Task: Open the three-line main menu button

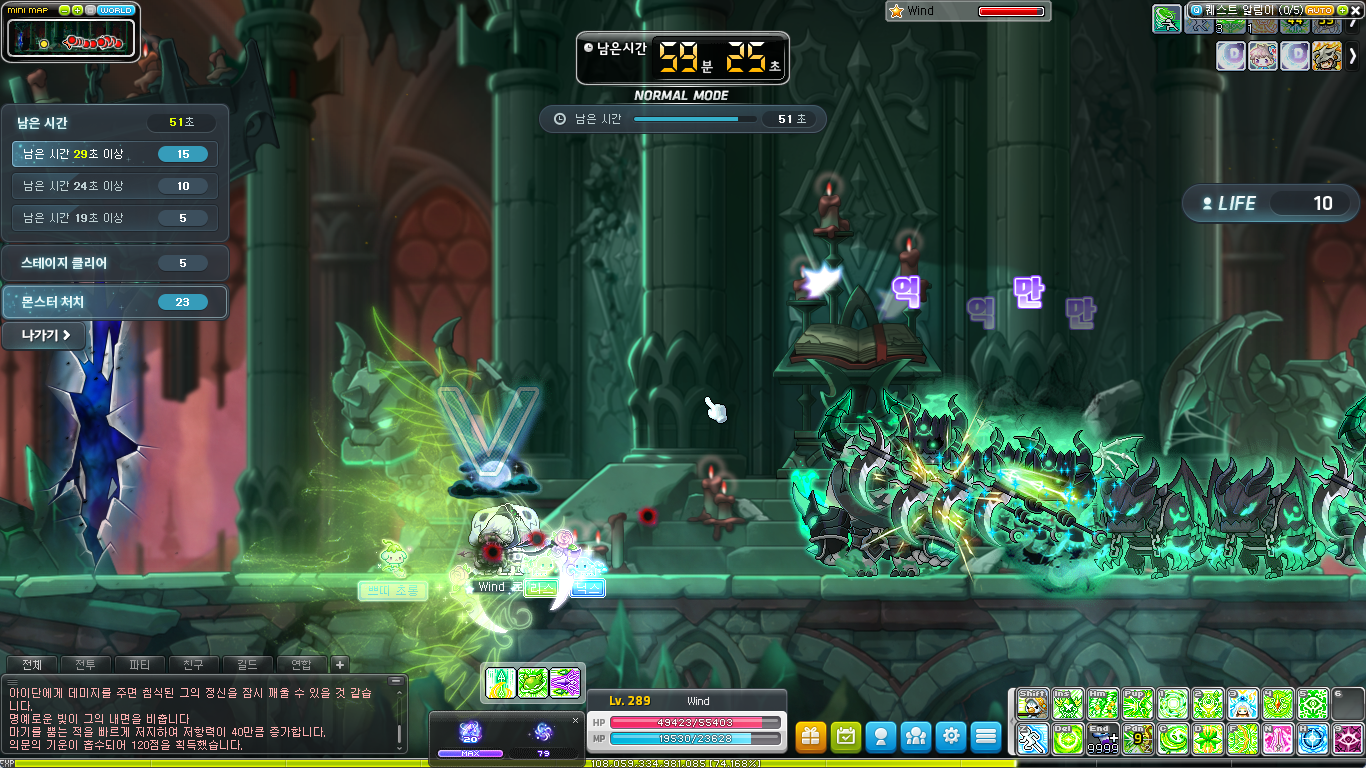Action: [986, 737]
